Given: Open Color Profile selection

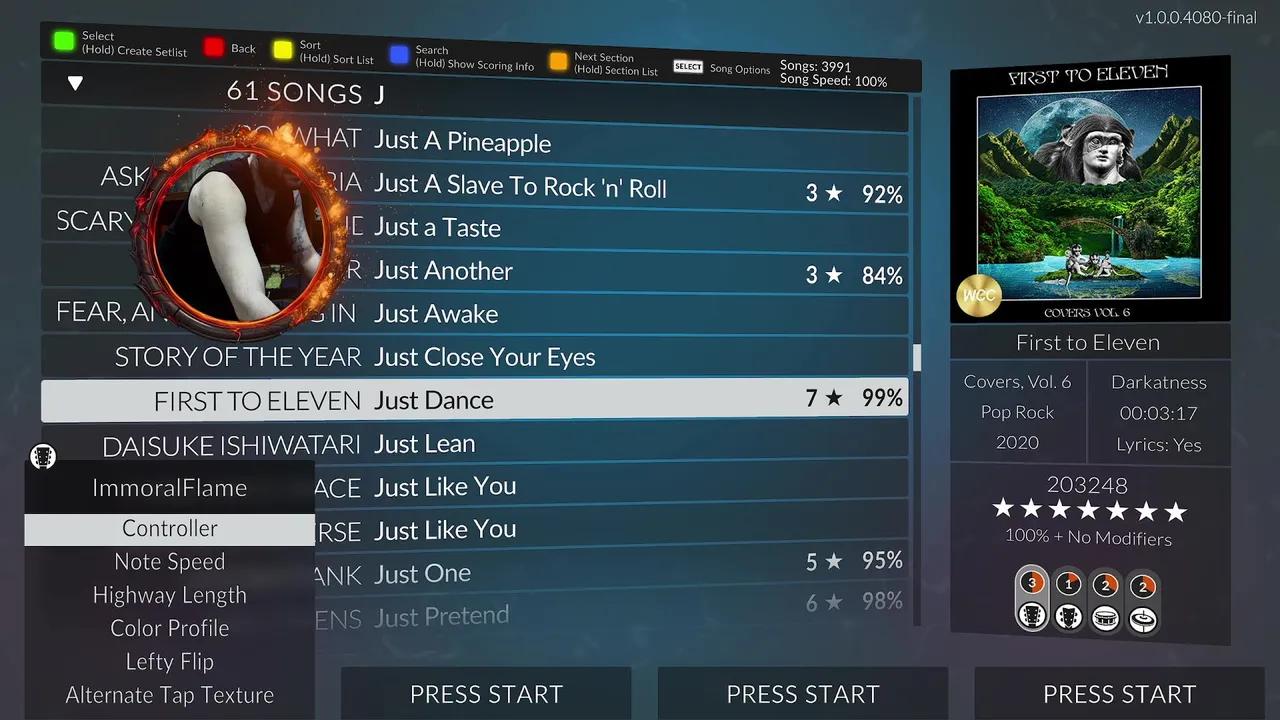Looking at the screenshot, I should [169, 628].
